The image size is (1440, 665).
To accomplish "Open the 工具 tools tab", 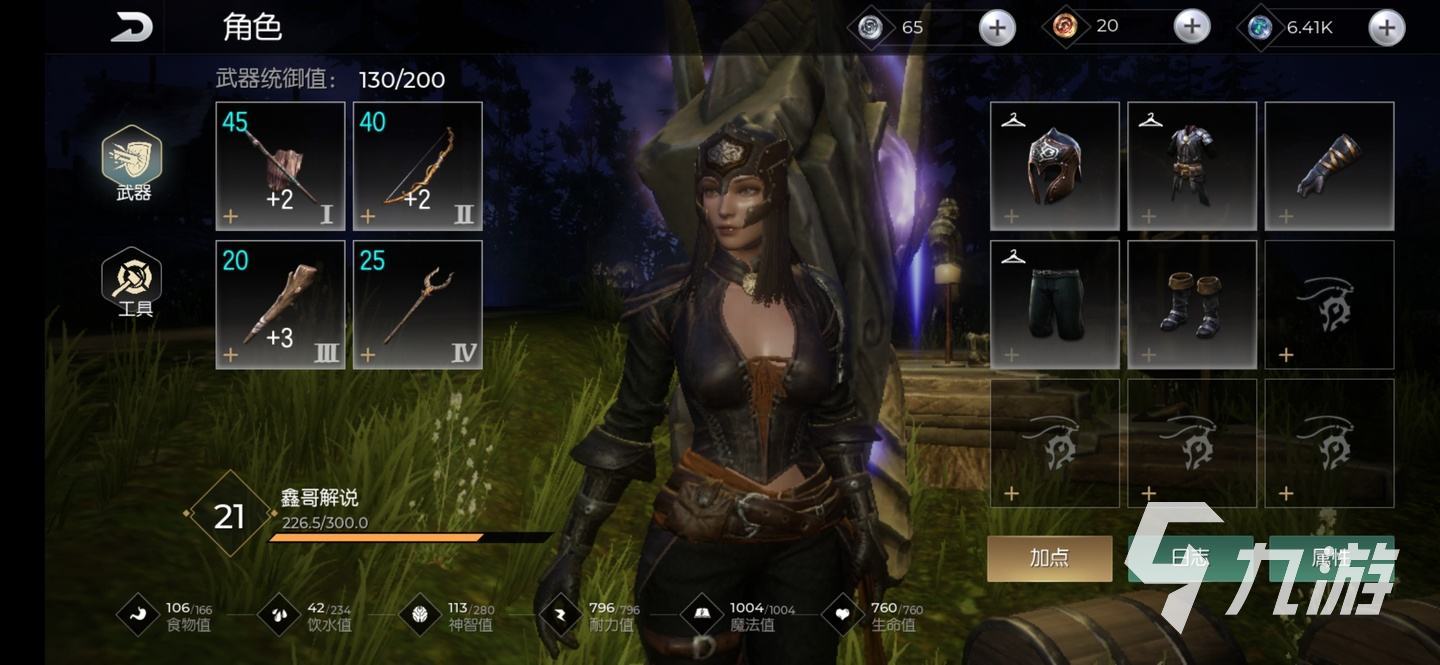I will 134,283.
